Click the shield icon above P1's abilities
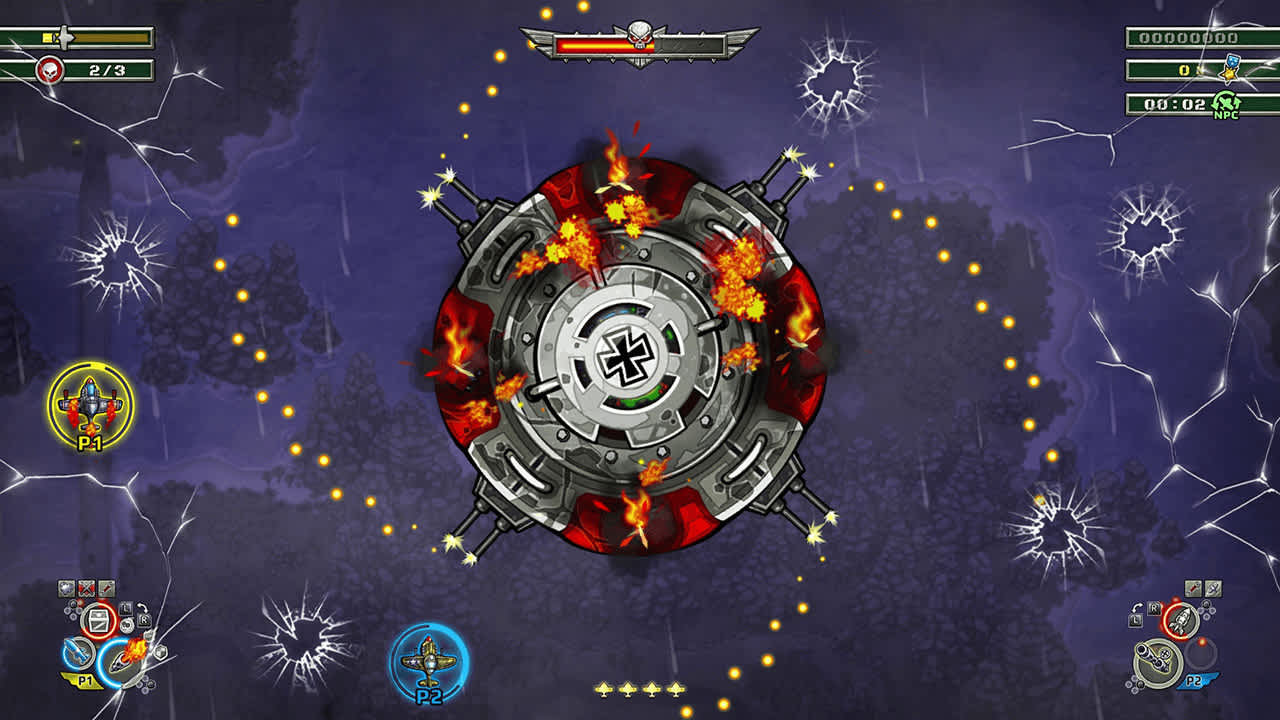The image size is (1280, 720). tap(65, 588)
